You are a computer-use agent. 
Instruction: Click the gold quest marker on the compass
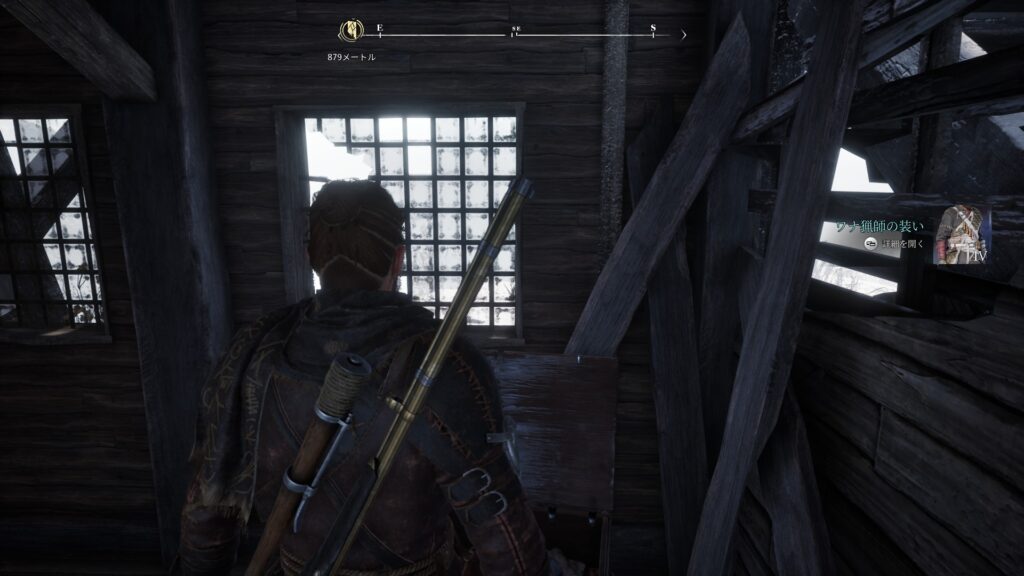[x=352, y=31]
